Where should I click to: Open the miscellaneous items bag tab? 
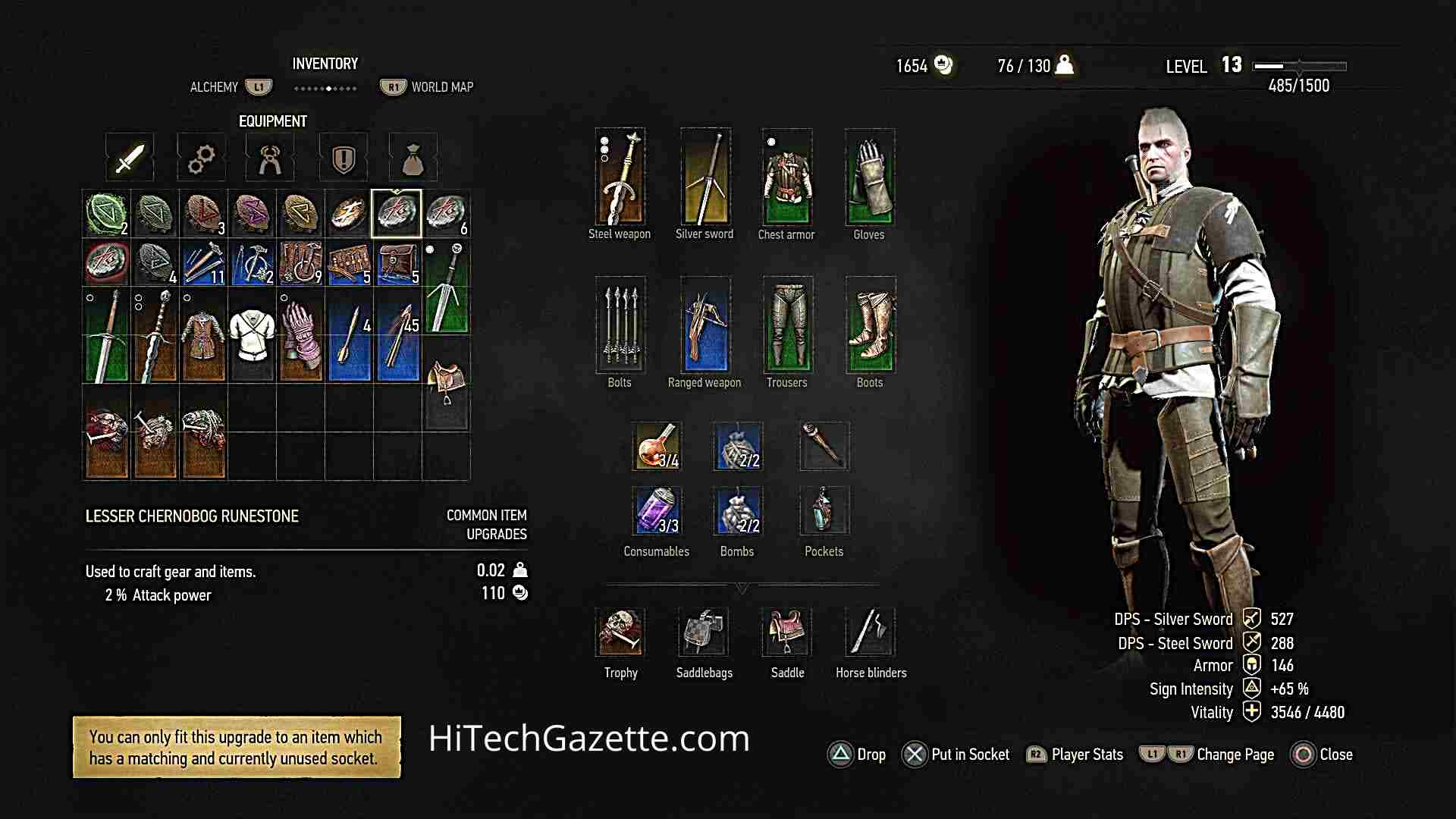[x=413, y=157]
